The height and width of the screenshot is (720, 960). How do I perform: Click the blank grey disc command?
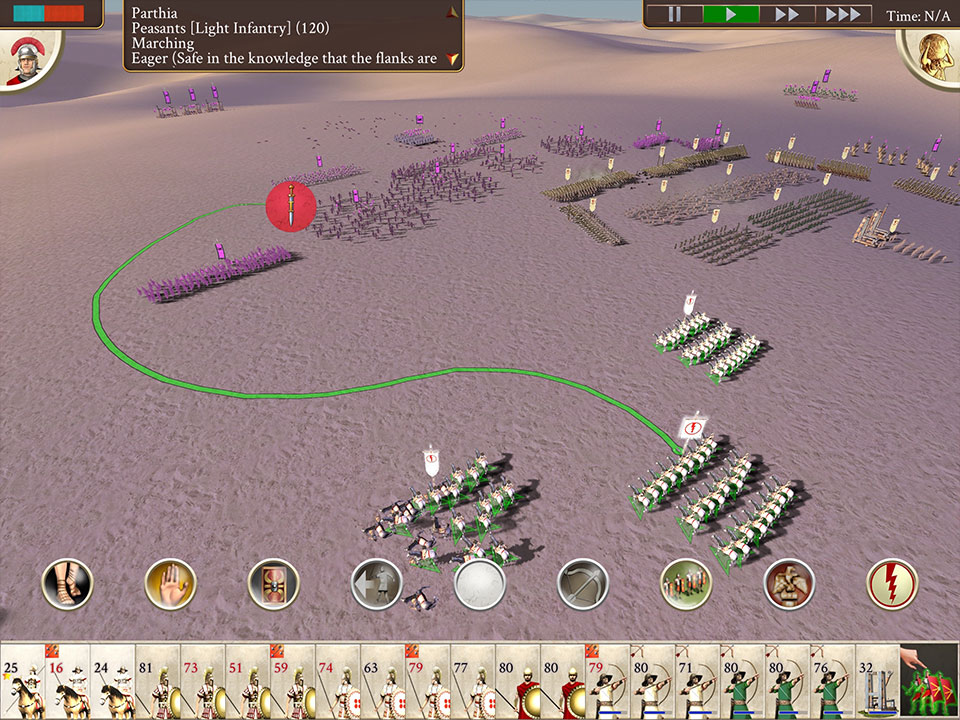click(479, 584)
